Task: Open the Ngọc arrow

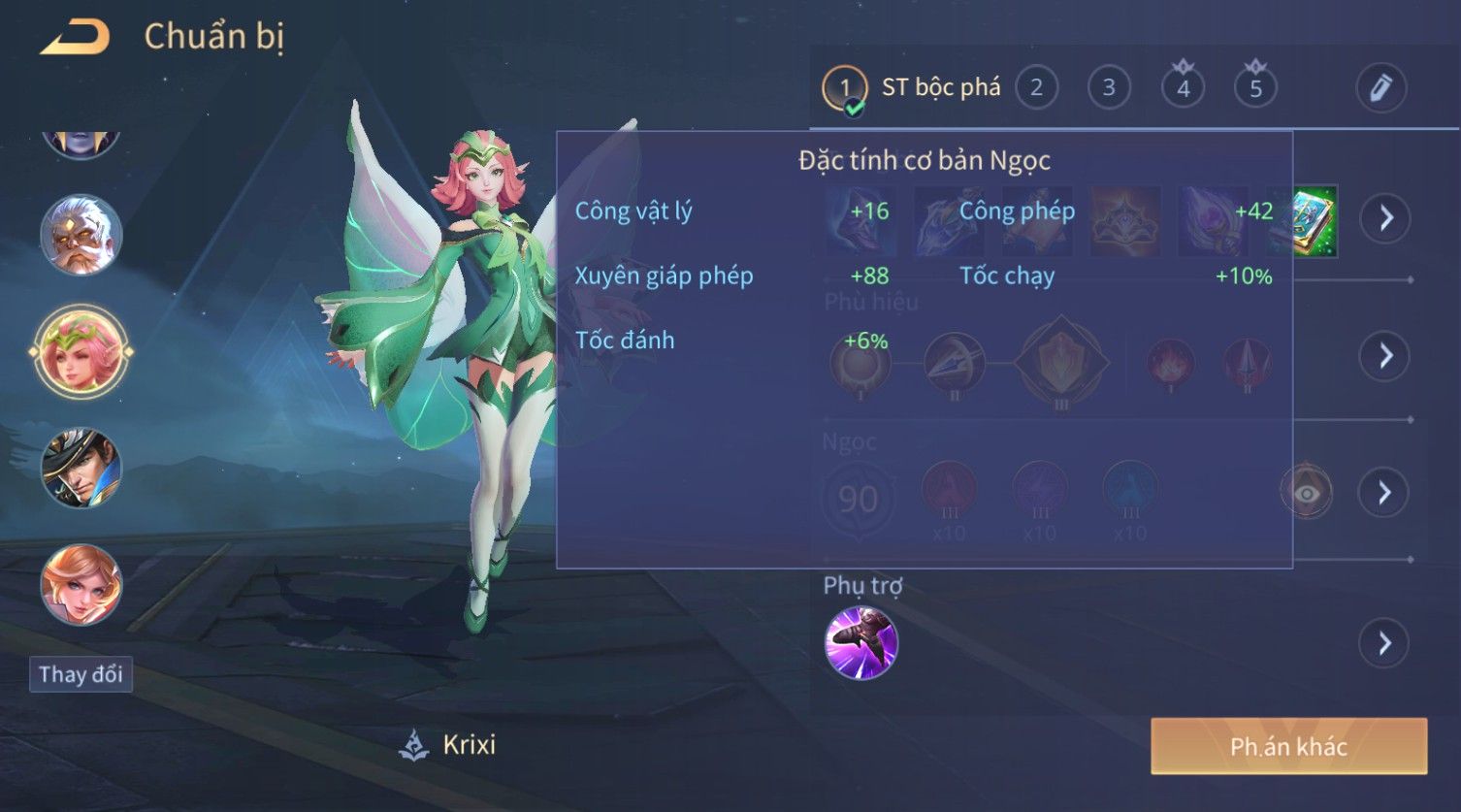Action: point(1384,493)
